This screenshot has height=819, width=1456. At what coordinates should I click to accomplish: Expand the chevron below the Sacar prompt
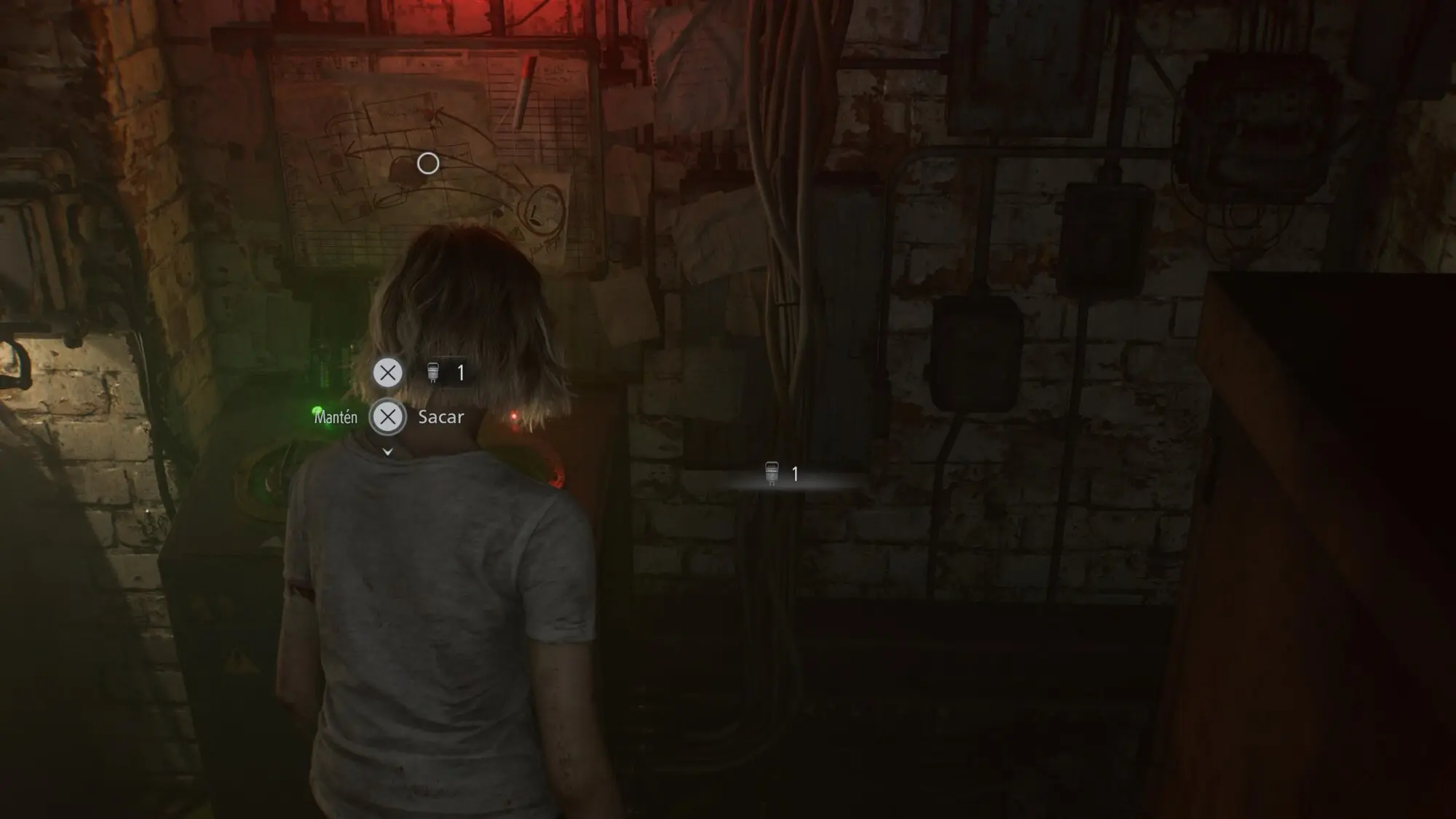click(388, 452)
